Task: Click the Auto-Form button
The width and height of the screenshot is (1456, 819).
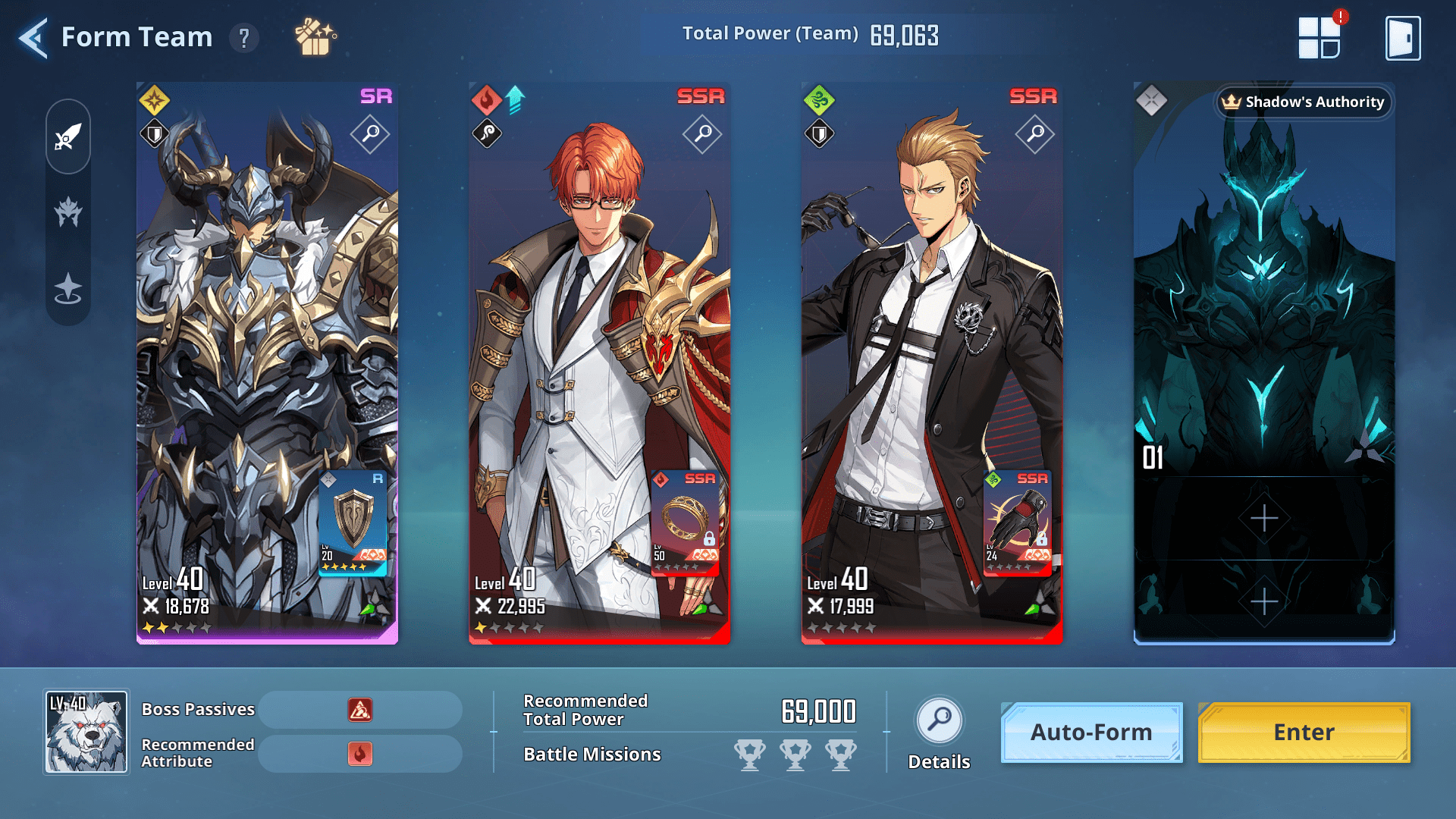Action: pyautogui.click(x=1091, y=732)
